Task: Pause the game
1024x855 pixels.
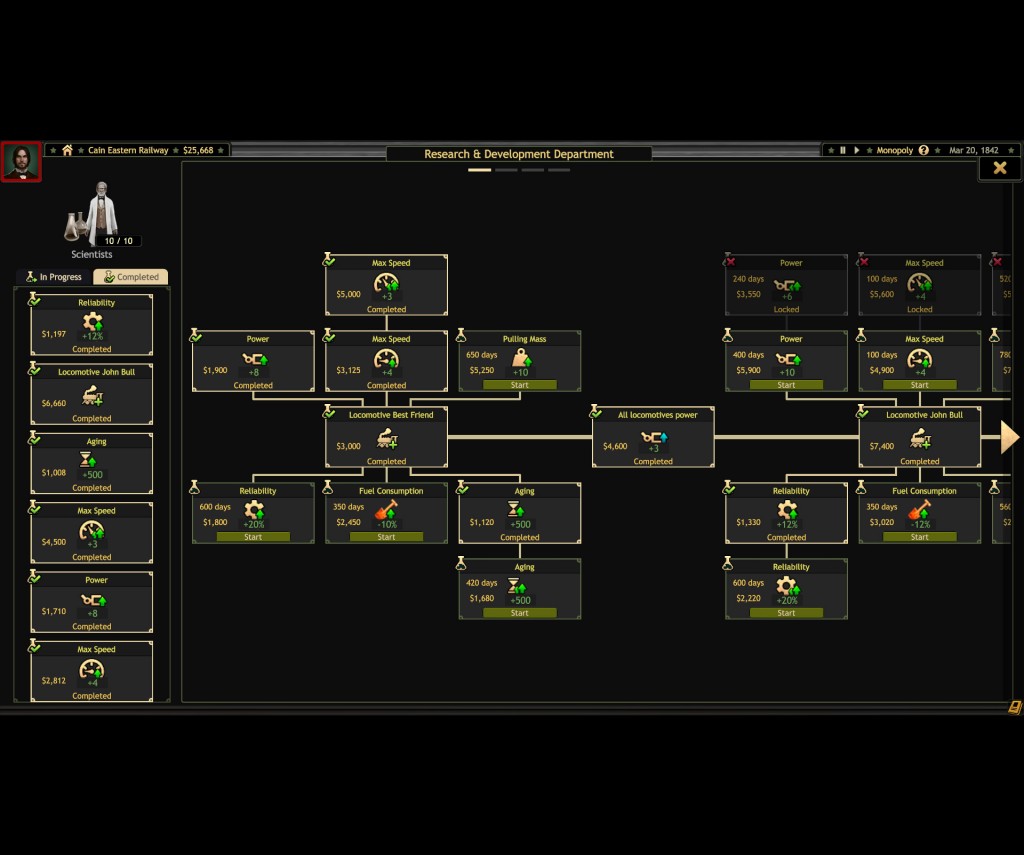Action: coord(842,150)
